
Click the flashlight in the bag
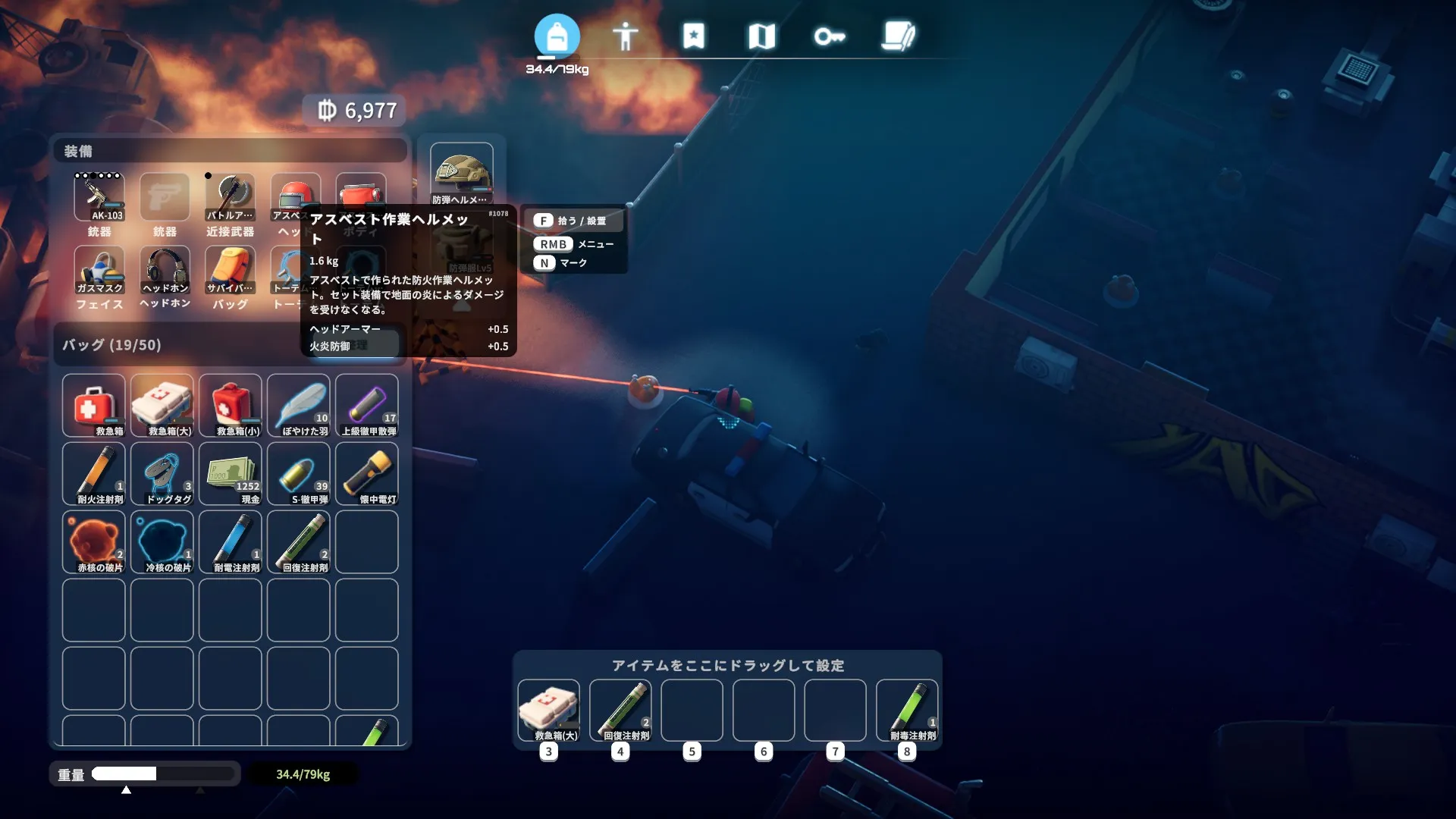click(367, 473)
